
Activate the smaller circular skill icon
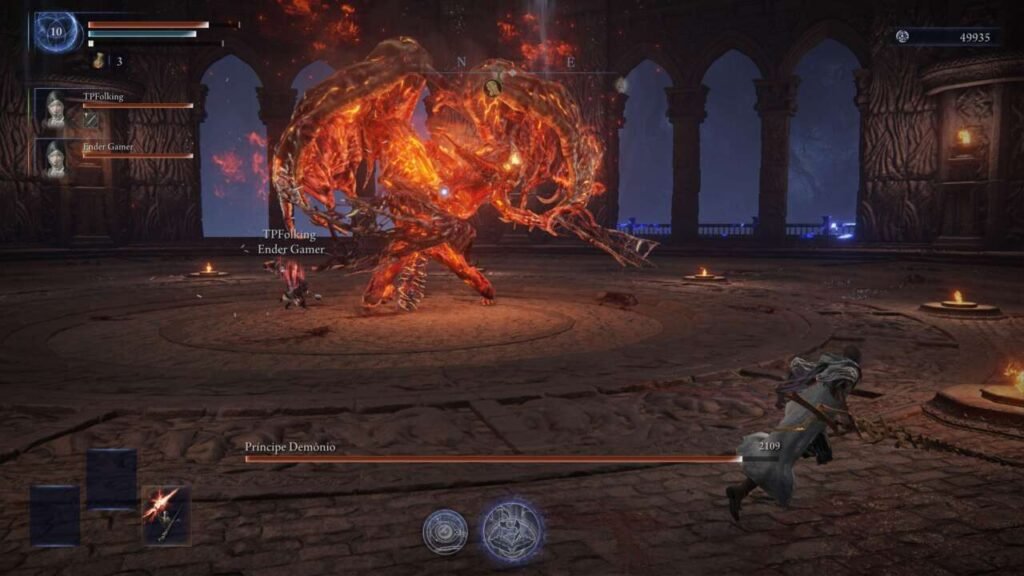445,531
